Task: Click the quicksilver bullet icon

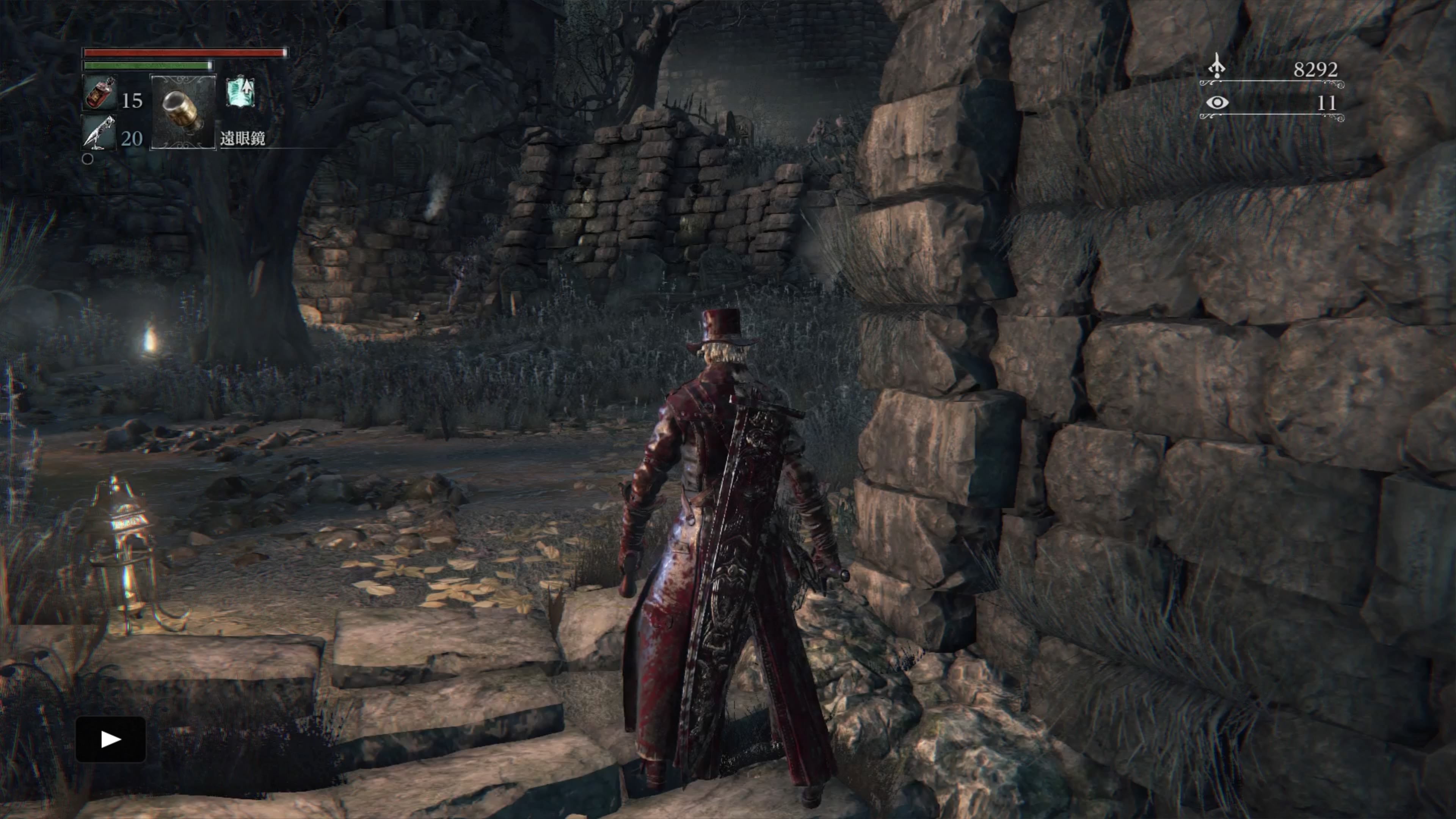Action: 99,133
